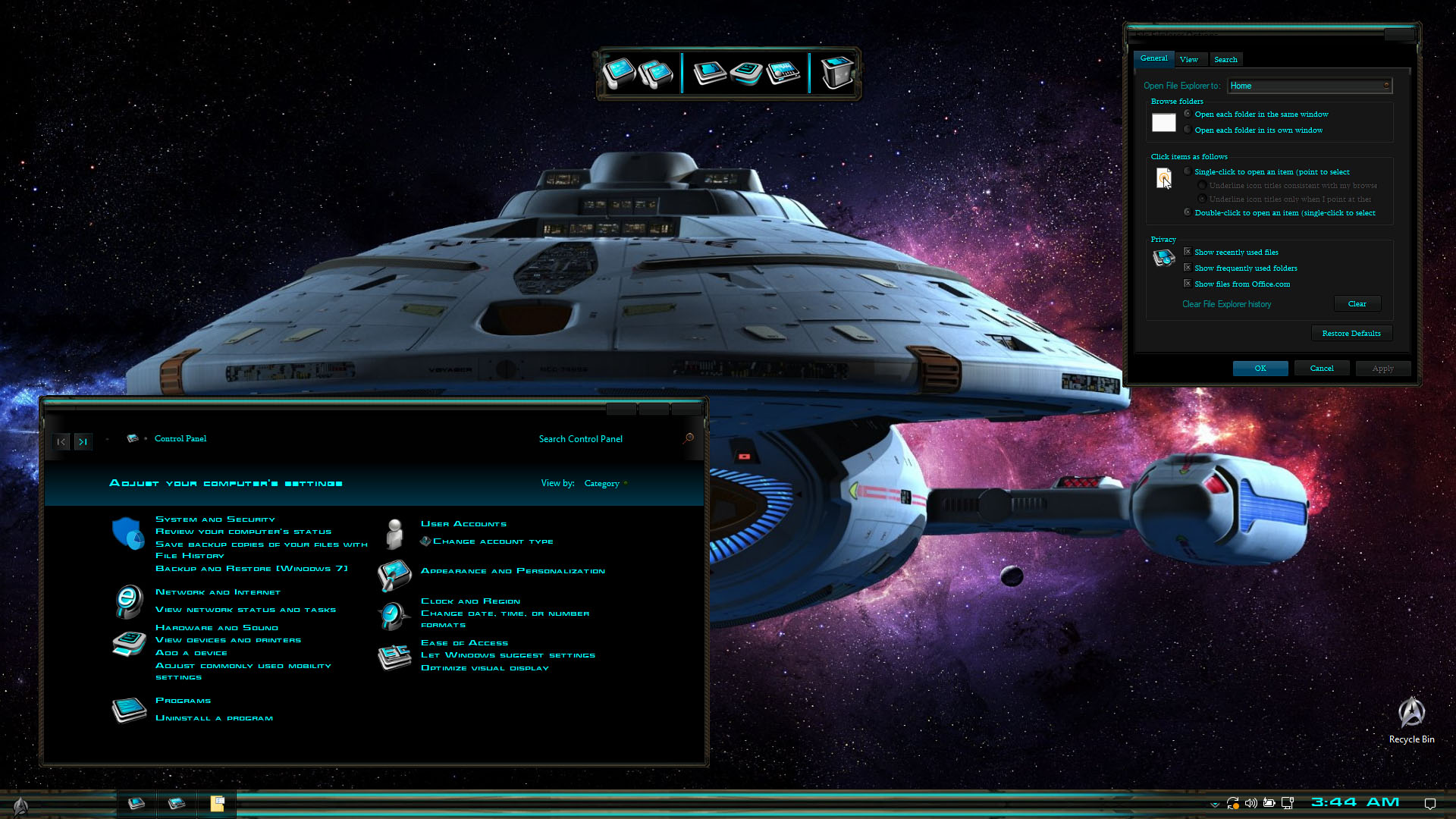The height and width of the screenshot is (819, 1456).
Task: Clear File Explorer history
Action: tap(1357, 304)
